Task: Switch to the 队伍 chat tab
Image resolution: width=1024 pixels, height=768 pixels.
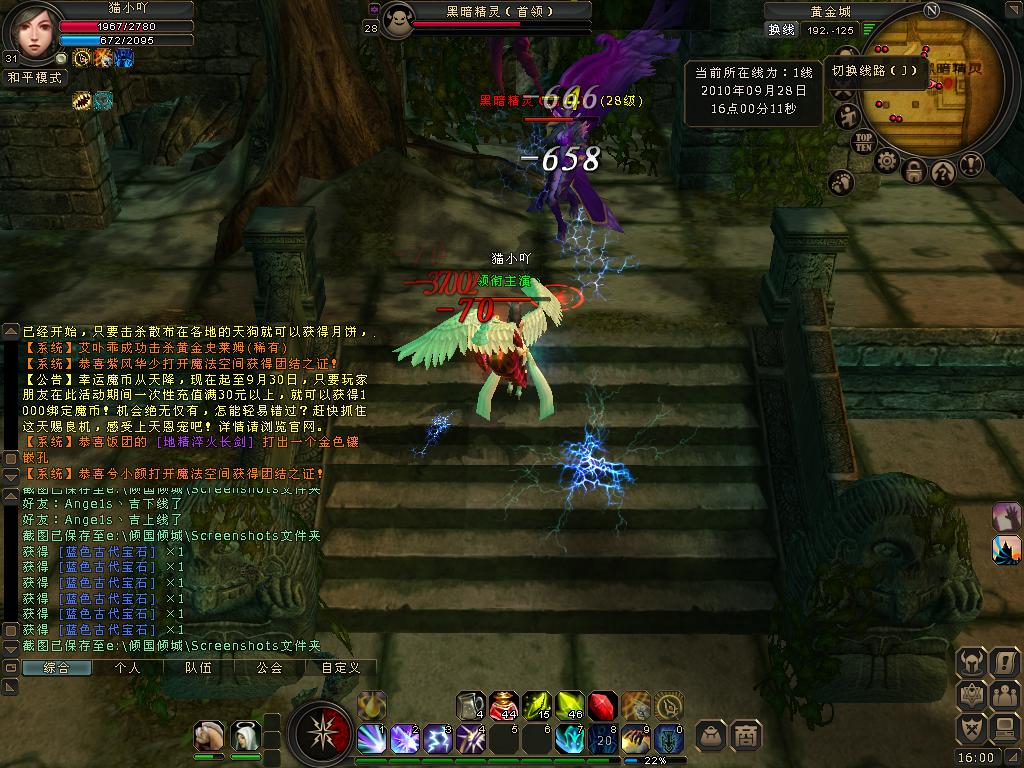Action: point(198,668)
